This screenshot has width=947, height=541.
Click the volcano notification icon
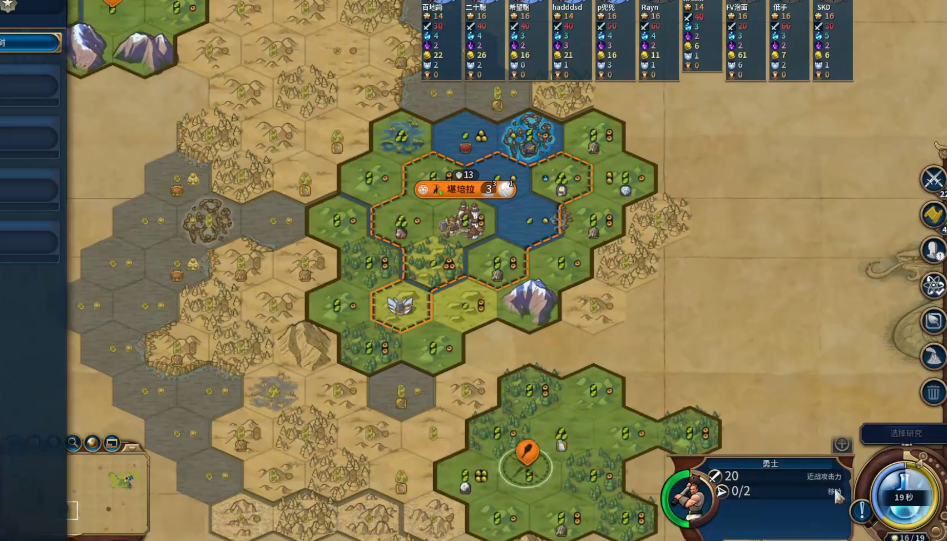[x=934, y=356]
